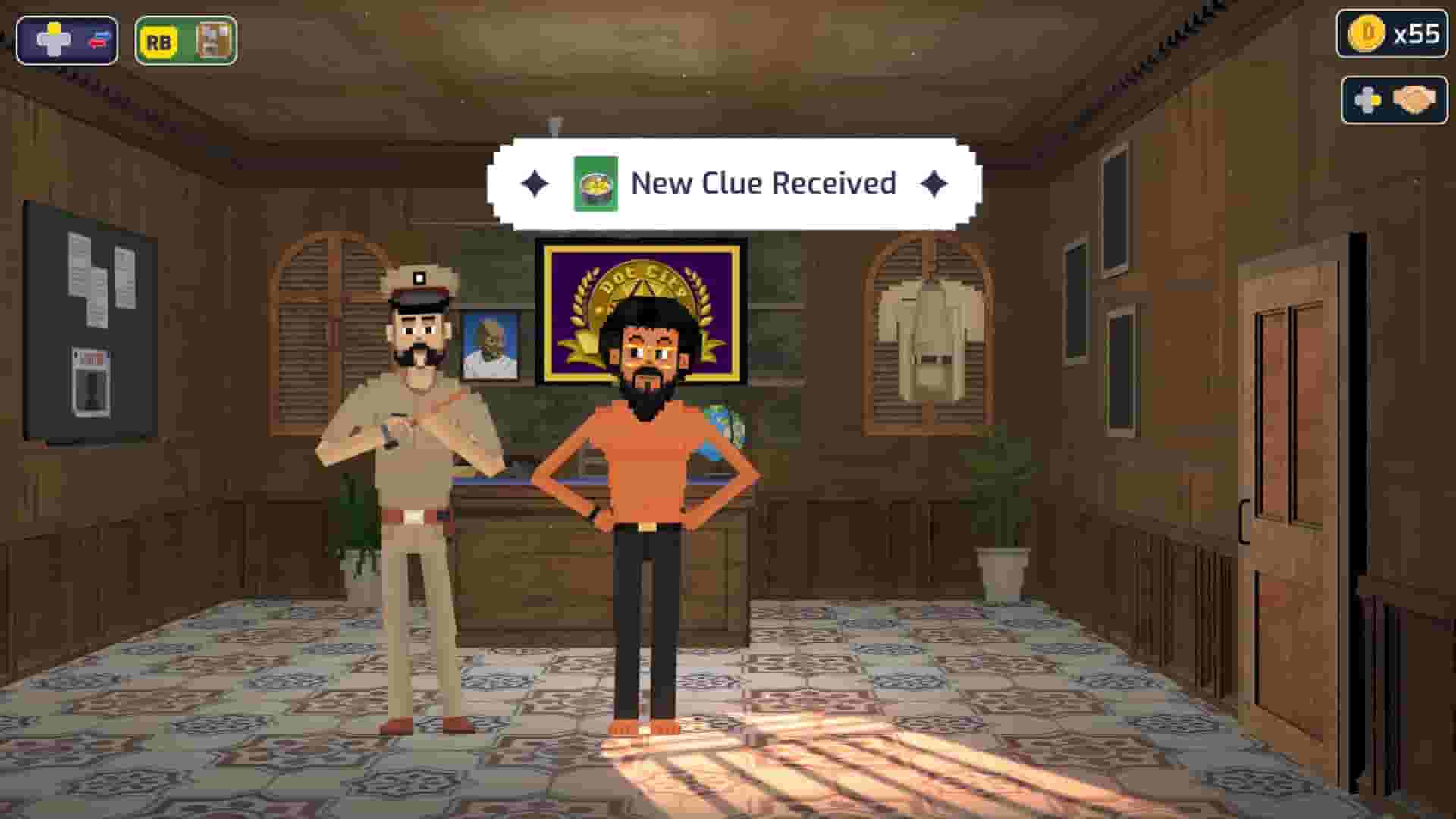Select the green clue icon in the banner
Image resolution: width=1456 pixels, height=819 pixels.
tap(595, 182)
